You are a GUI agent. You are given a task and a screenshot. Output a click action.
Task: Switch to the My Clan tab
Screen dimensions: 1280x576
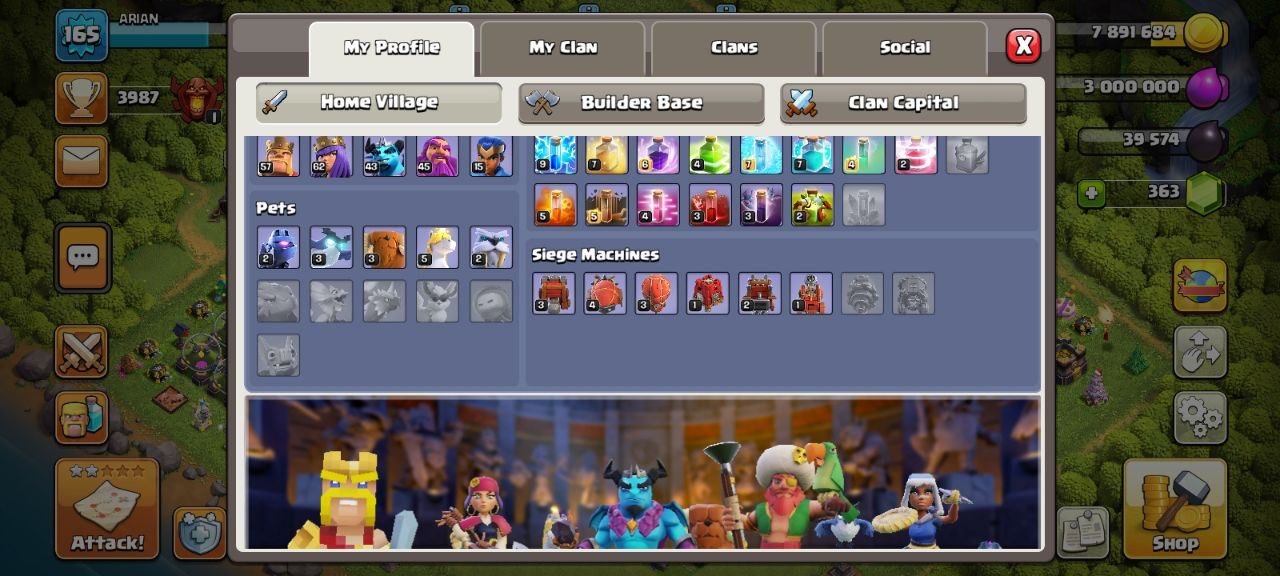(x=562, y=48)
